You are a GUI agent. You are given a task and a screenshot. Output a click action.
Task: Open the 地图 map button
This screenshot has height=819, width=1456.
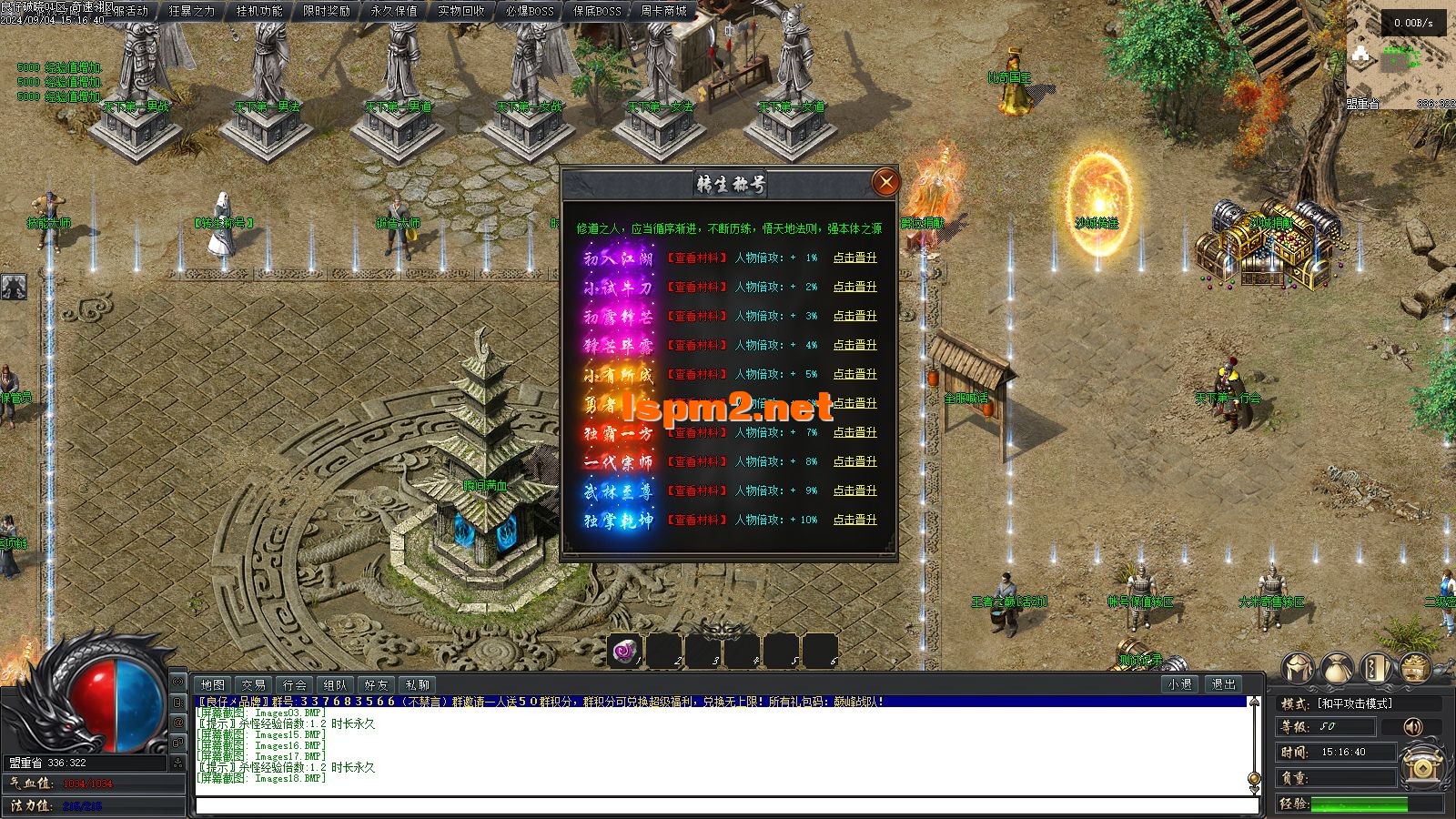213,684
